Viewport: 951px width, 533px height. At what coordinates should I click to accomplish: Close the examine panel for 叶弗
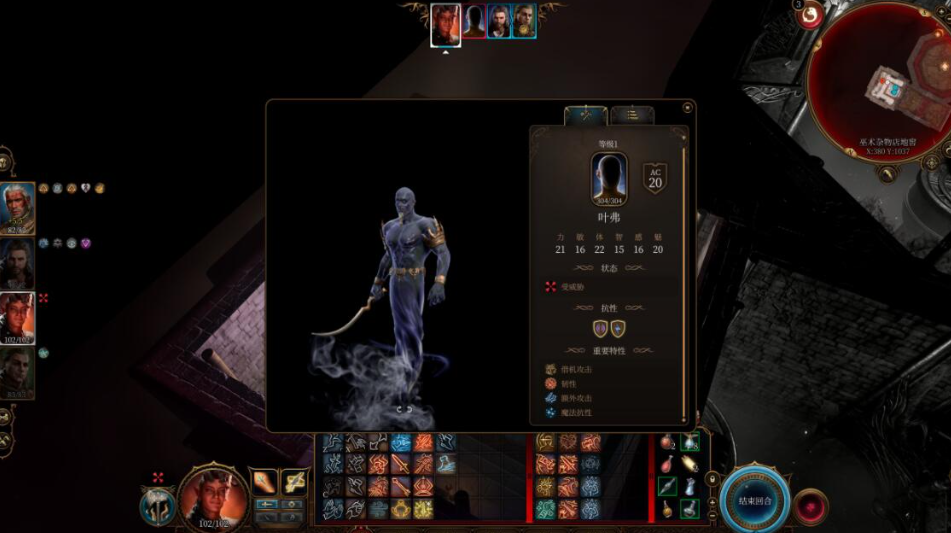pos(687,108)
